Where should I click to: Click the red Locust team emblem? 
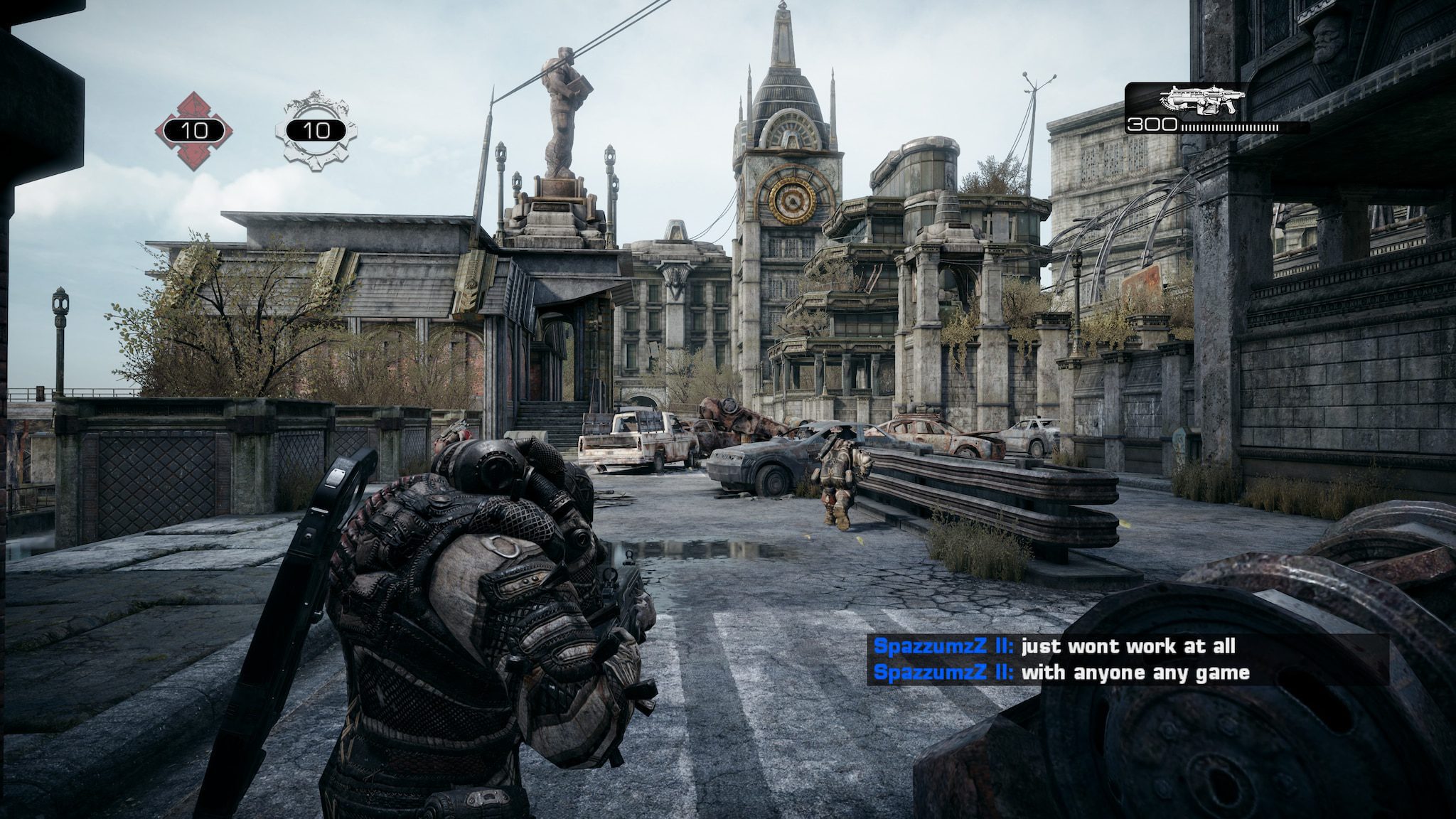[193, 130]
